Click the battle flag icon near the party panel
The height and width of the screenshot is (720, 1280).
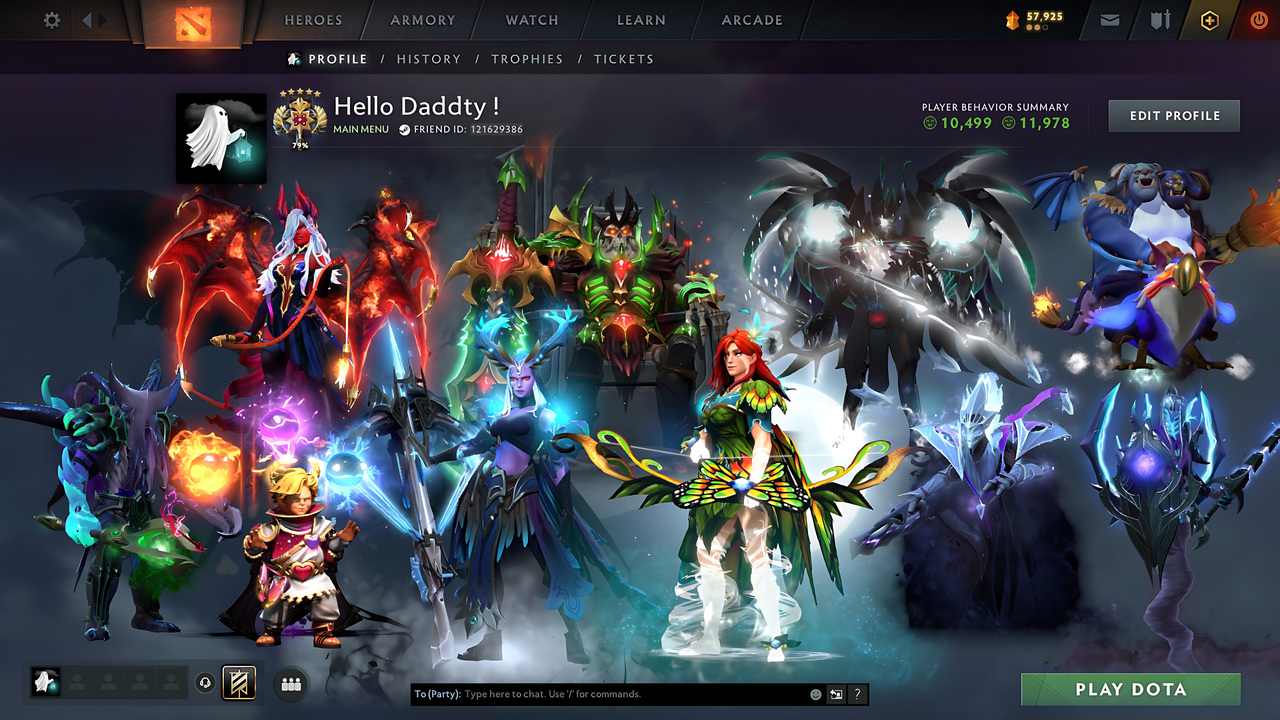click(x=237, y=682)
